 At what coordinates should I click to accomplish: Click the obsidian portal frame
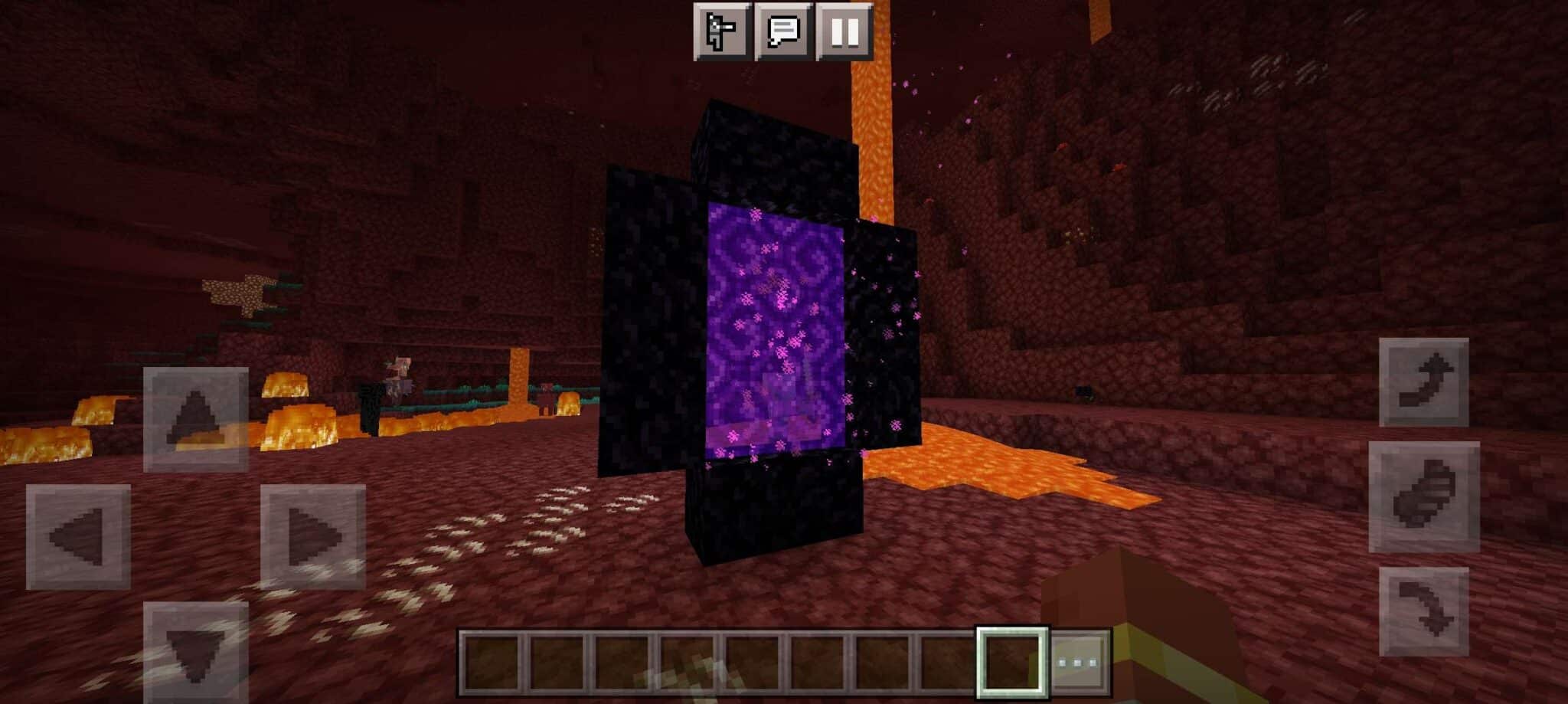click(x=651, y=322)
